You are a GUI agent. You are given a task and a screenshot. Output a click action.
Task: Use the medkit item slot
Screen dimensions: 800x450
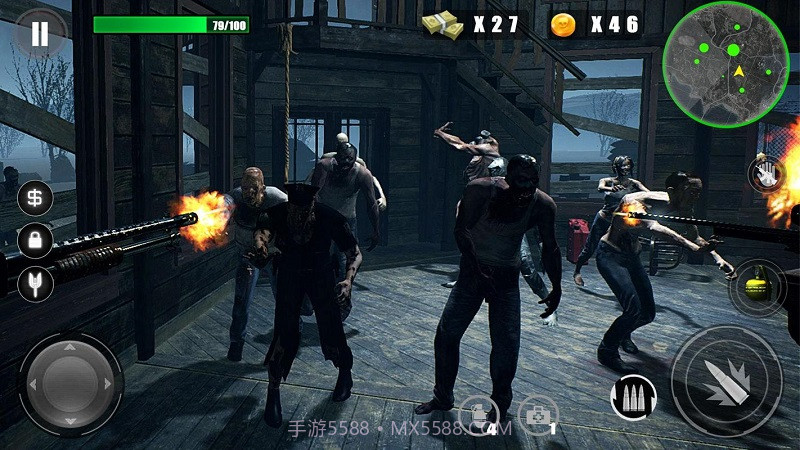[537, 415]
